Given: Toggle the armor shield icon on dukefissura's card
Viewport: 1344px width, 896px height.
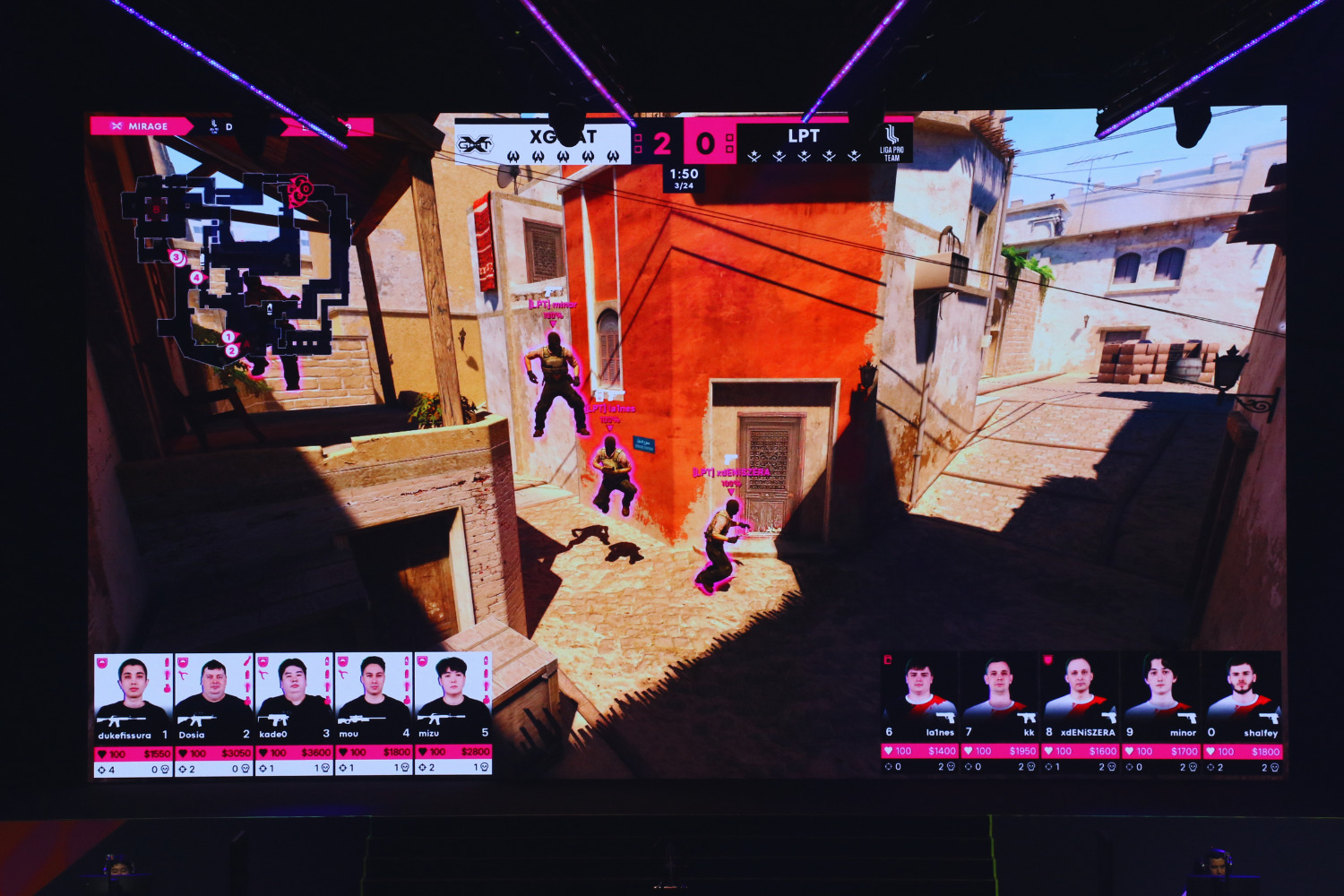Looking at the screenshot, I should [101, 661].
